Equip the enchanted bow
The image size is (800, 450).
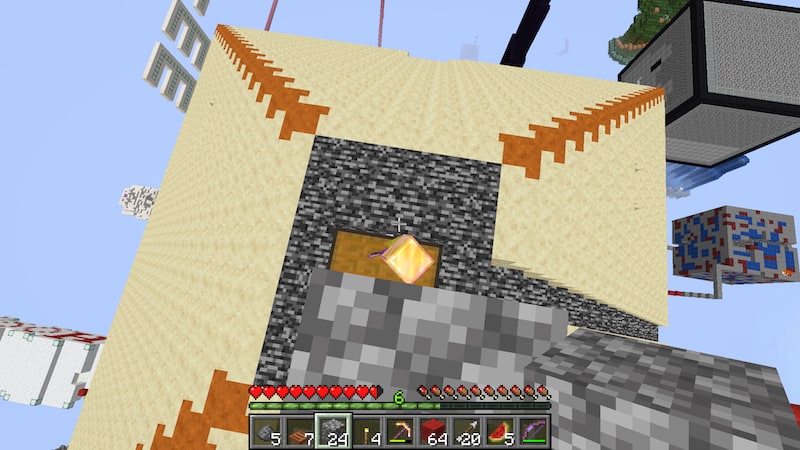click(534, 432)
